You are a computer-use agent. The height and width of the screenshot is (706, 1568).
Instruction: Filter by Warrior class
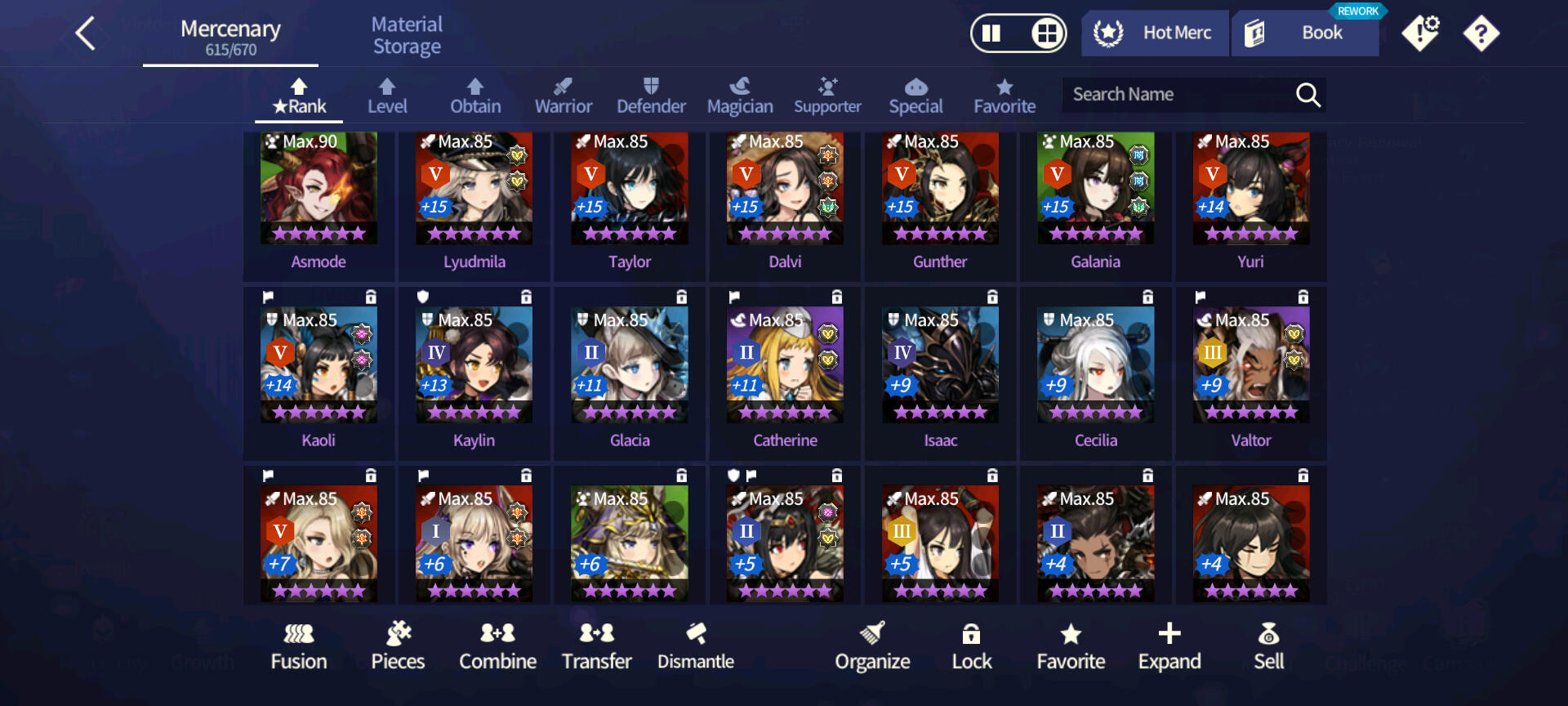pos(563,96)
